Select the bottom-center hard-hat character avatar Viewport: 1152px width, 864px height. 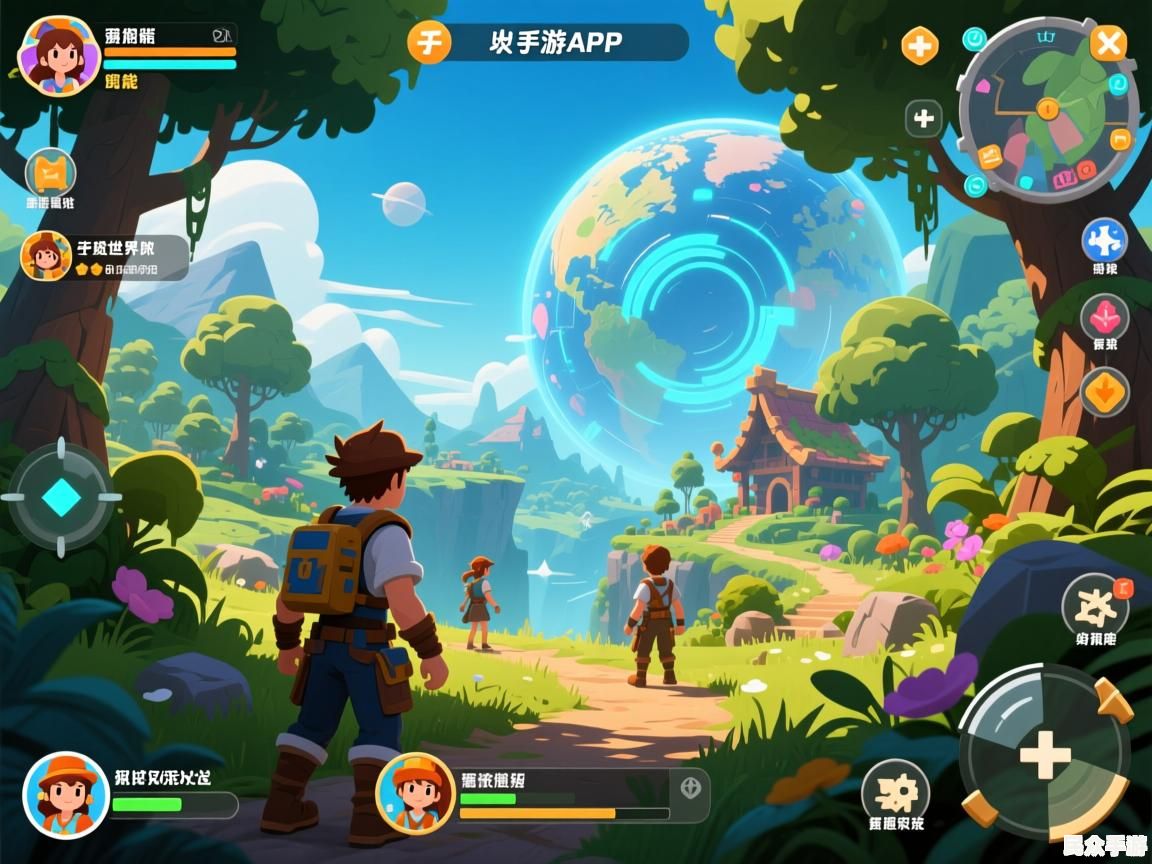(415, 794)
